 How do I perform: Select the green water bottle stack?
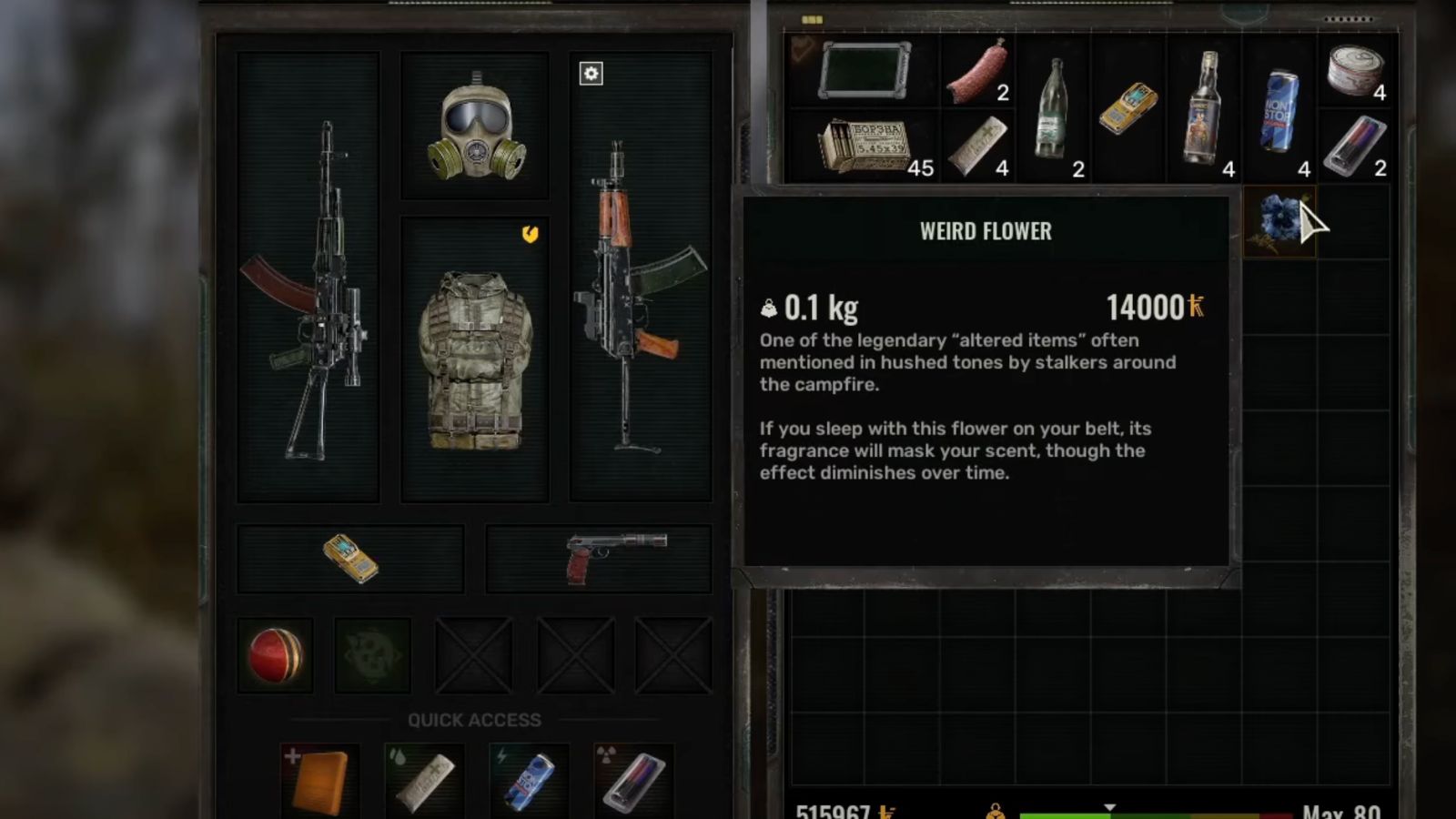(1054, 107)
